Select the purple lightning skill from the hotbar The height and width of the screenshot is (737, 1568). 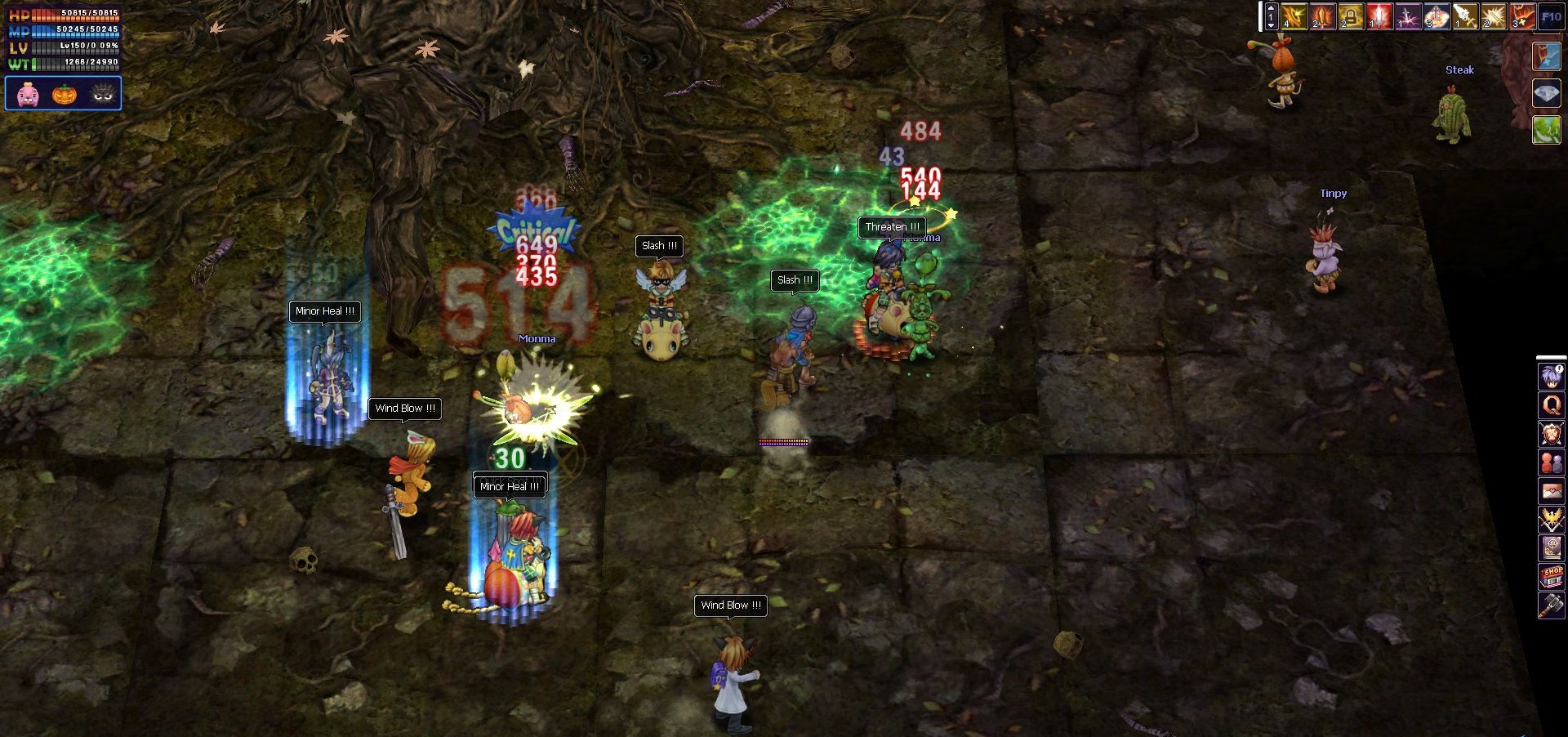click(1408, 16)
